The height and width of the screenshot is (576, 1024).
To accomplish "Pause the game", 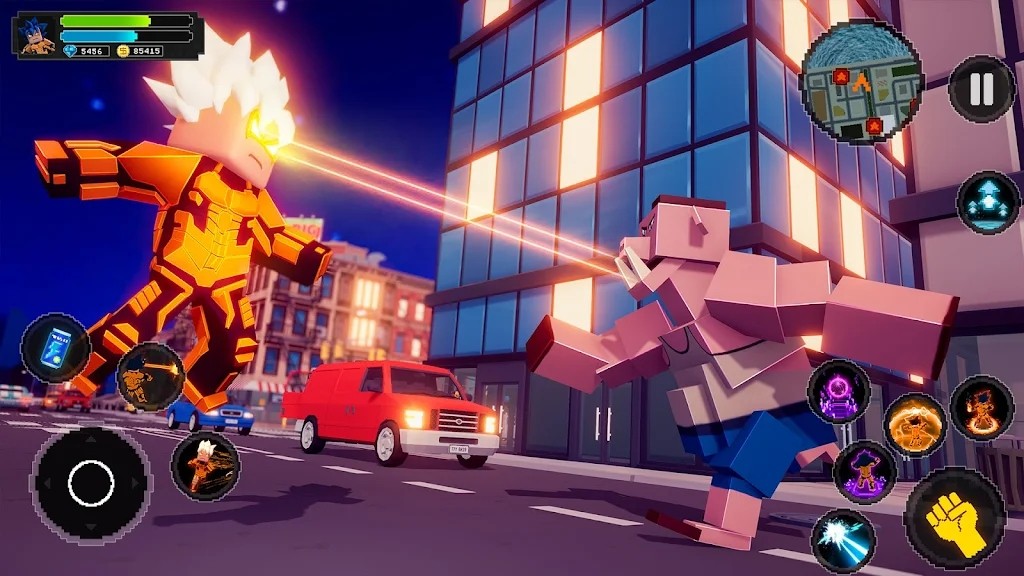I will point(981,89).
